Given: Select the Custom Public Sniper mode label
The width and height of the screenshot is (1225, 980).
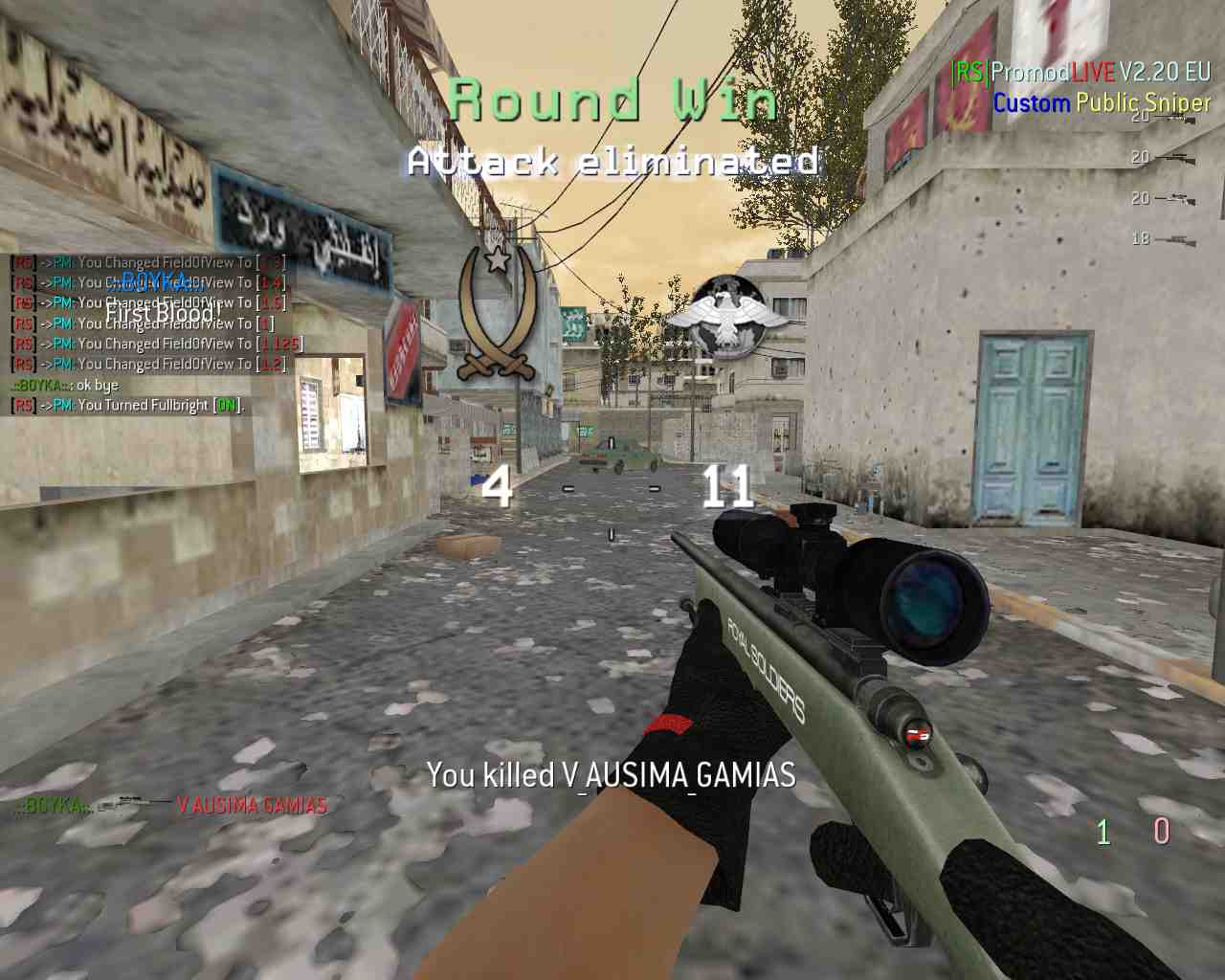Looking at the screenshot, I should coord(1101,103).
